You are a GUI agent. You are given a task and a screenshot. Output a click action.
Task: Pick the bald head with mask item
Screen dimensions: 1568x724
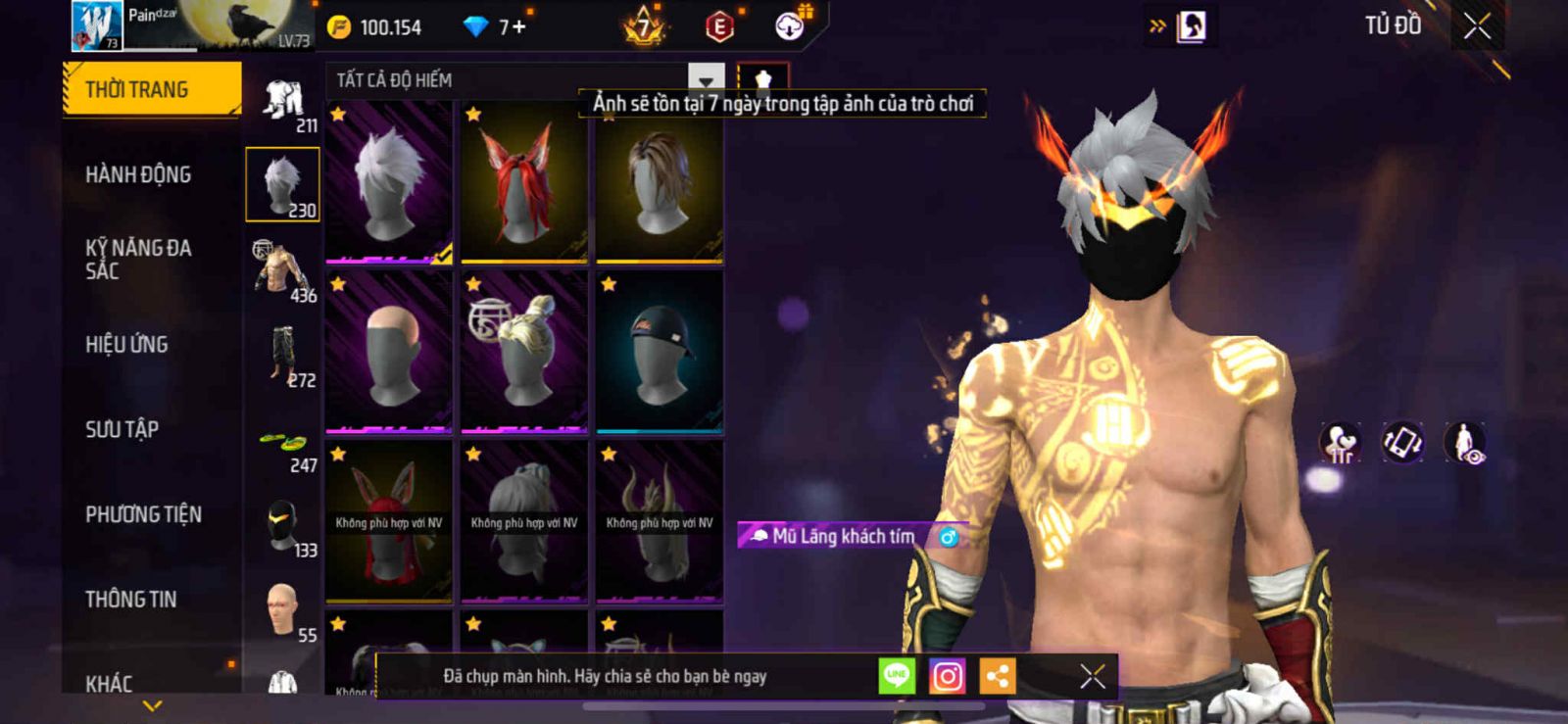coord(389,353)
